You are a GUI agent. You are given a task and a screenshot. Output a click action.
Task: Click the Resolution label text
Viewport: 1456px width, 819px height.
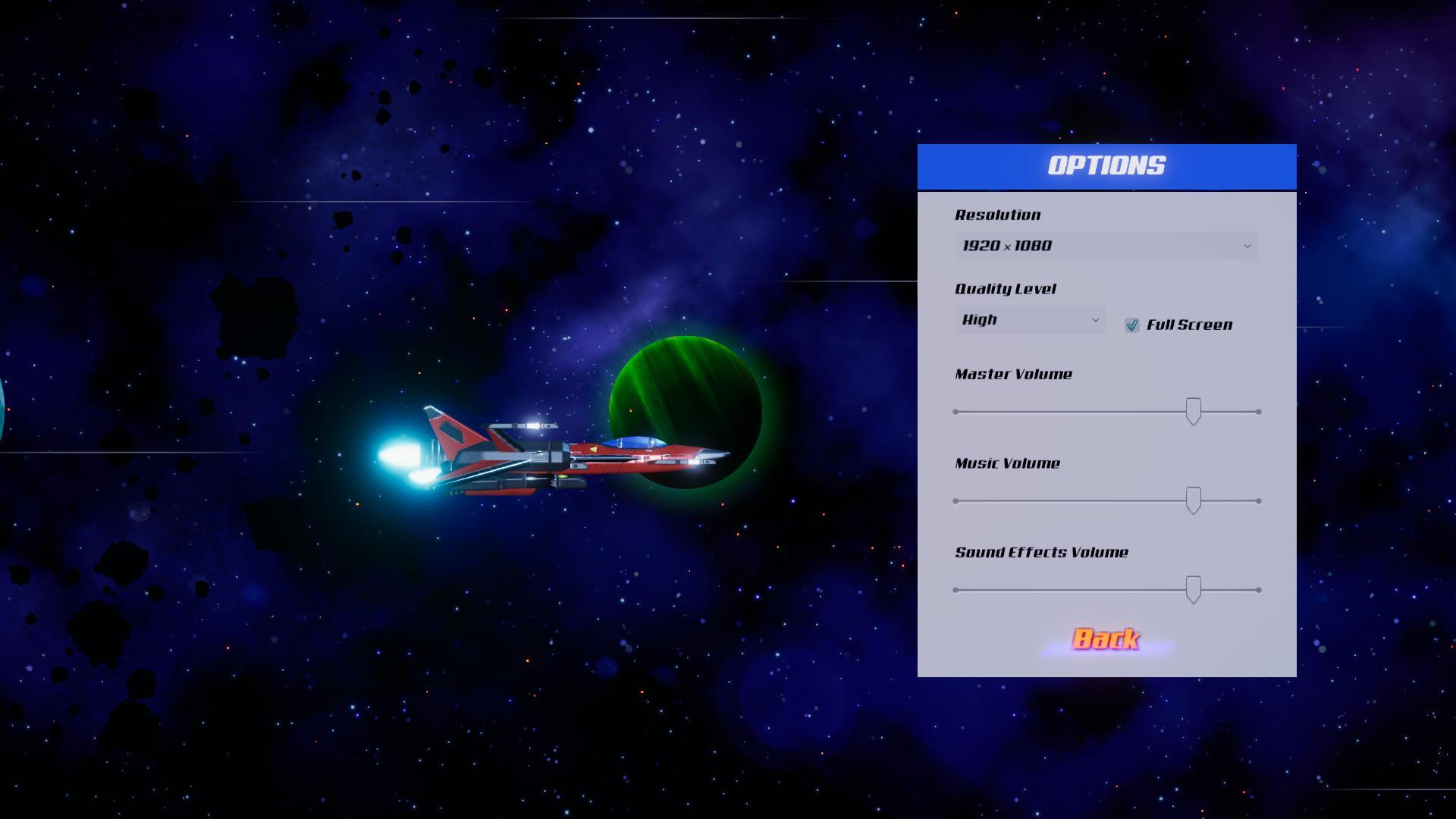click(x=996, y=215)
